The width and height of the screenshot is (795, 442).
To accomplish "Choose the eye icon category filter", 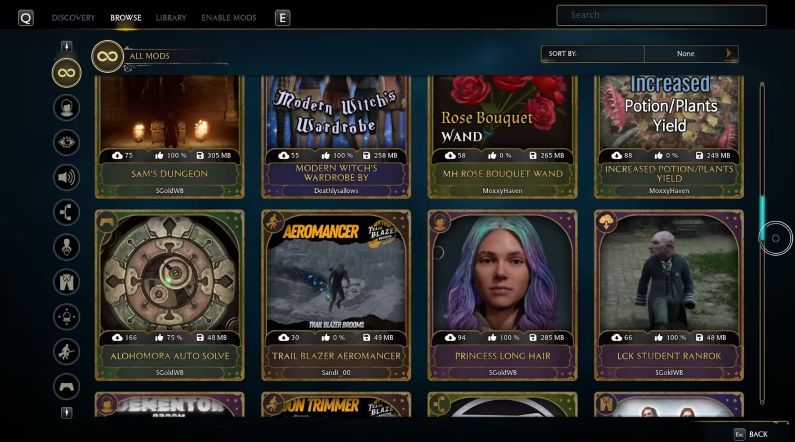I will coord(67,142).
